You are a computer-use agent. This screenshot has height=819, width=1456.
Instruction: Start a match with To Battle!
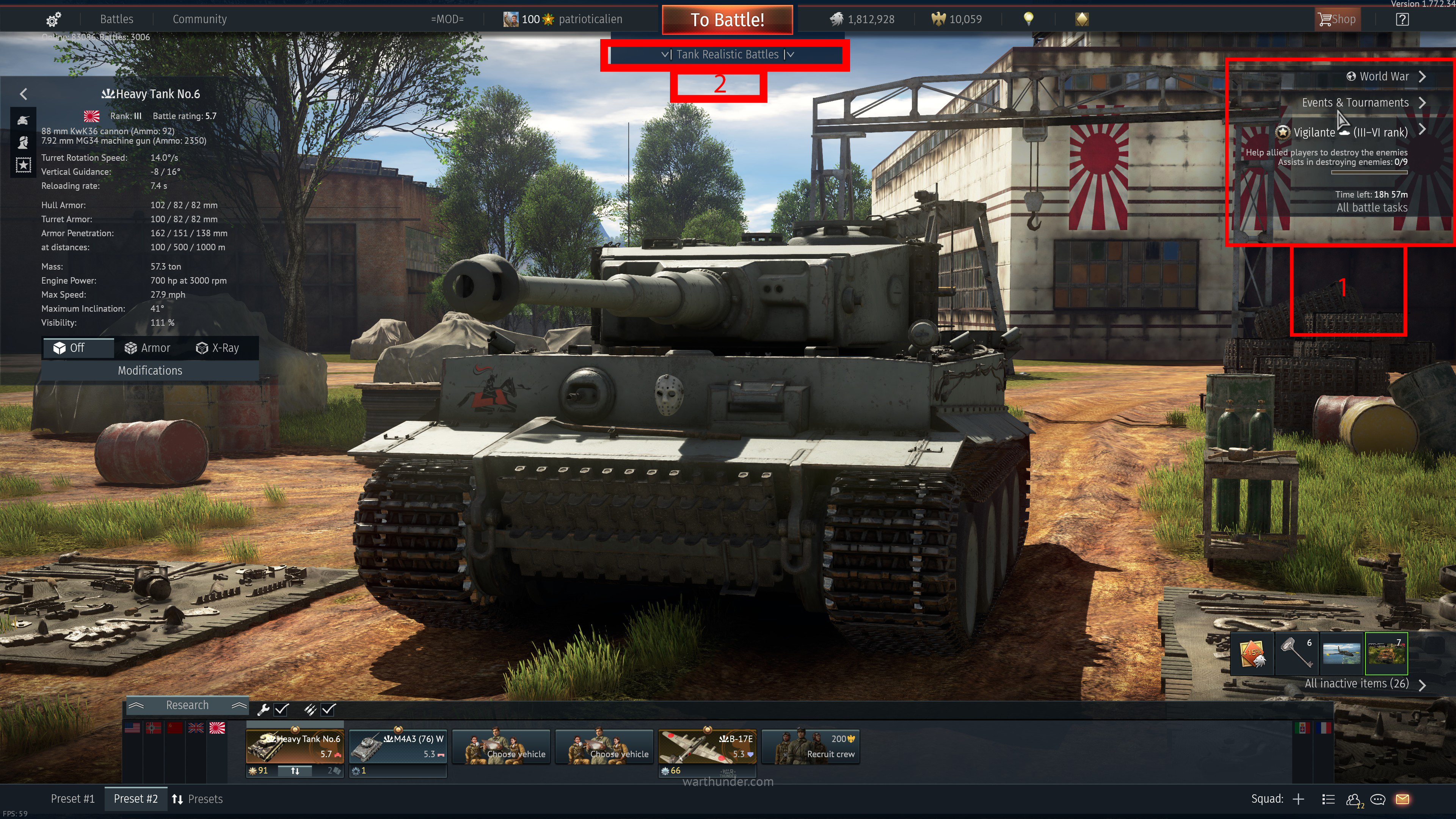click(727, 20)
